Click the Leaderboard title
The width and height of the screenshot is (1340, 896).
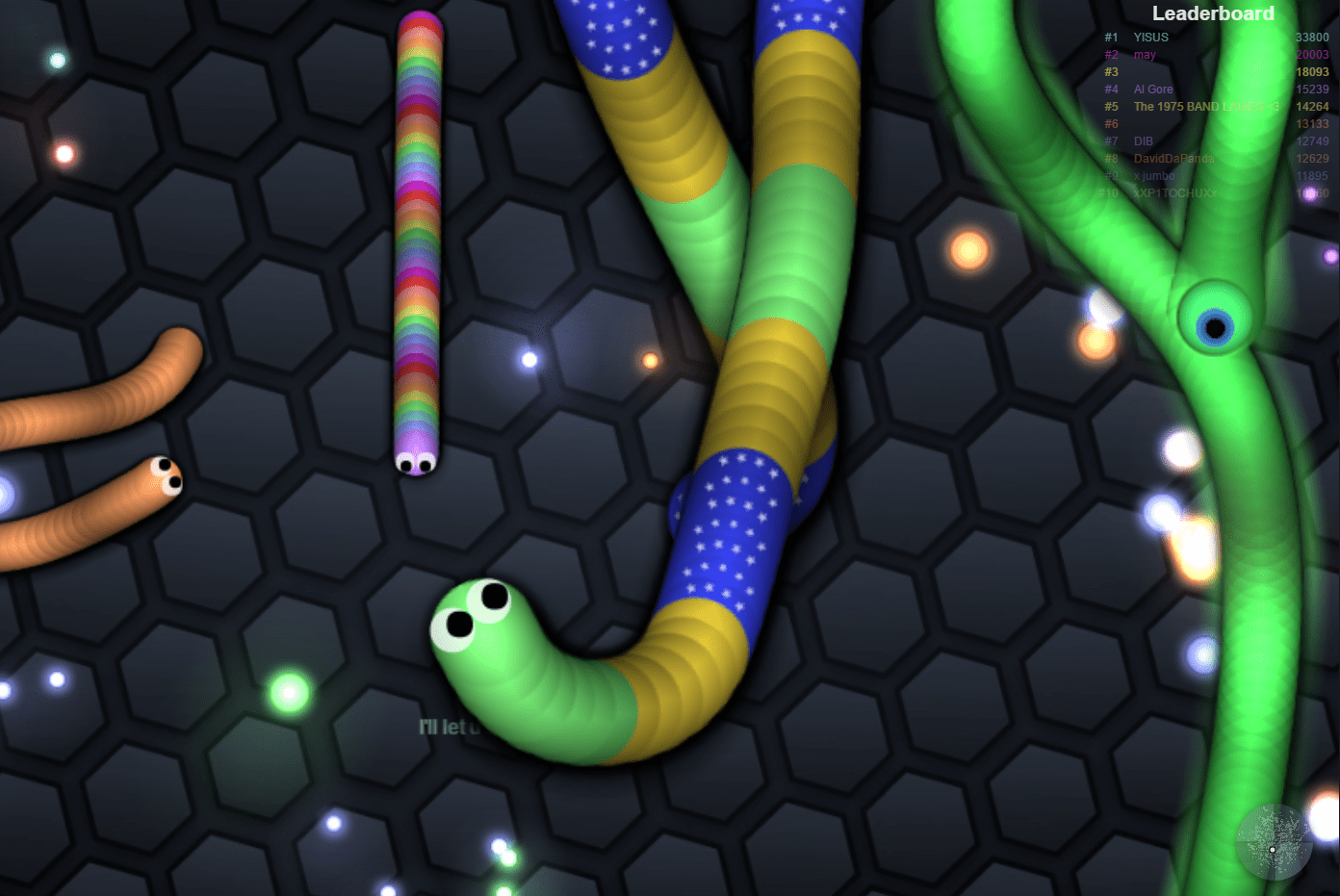click(1212, 13)
